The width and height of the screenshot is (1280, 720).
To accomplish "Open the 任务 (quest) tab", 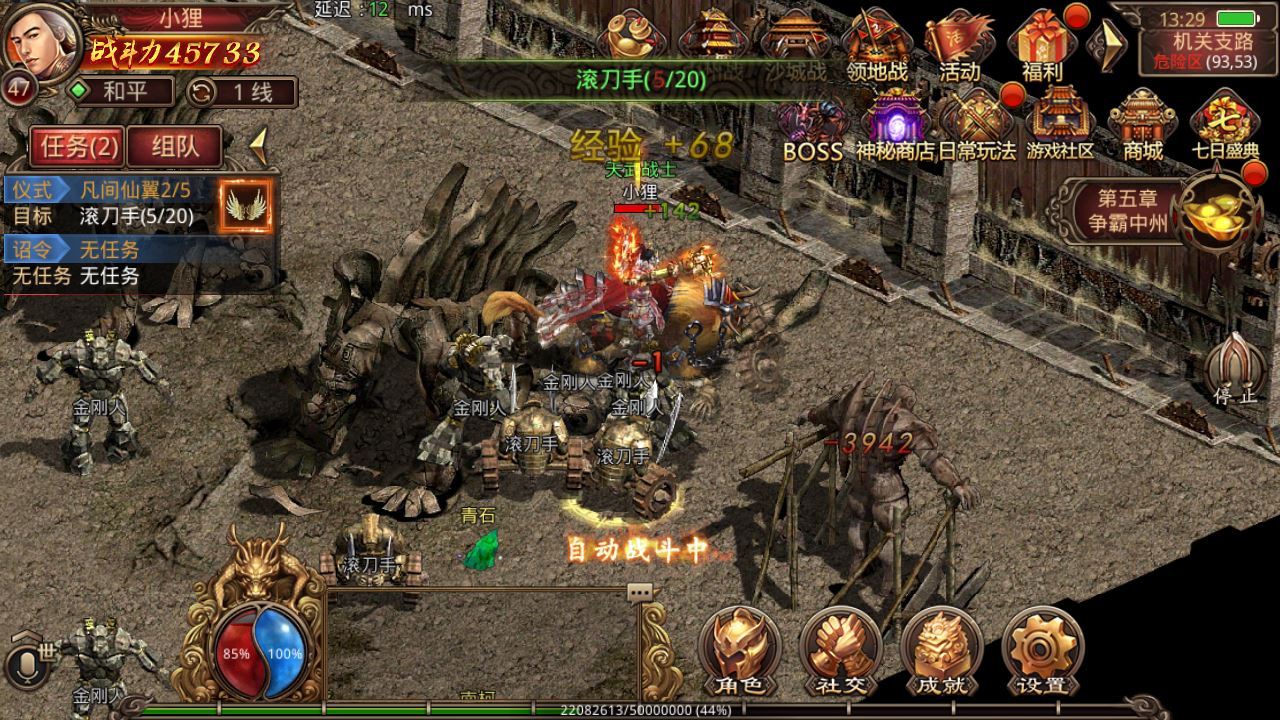I will [x=78, y=147].
